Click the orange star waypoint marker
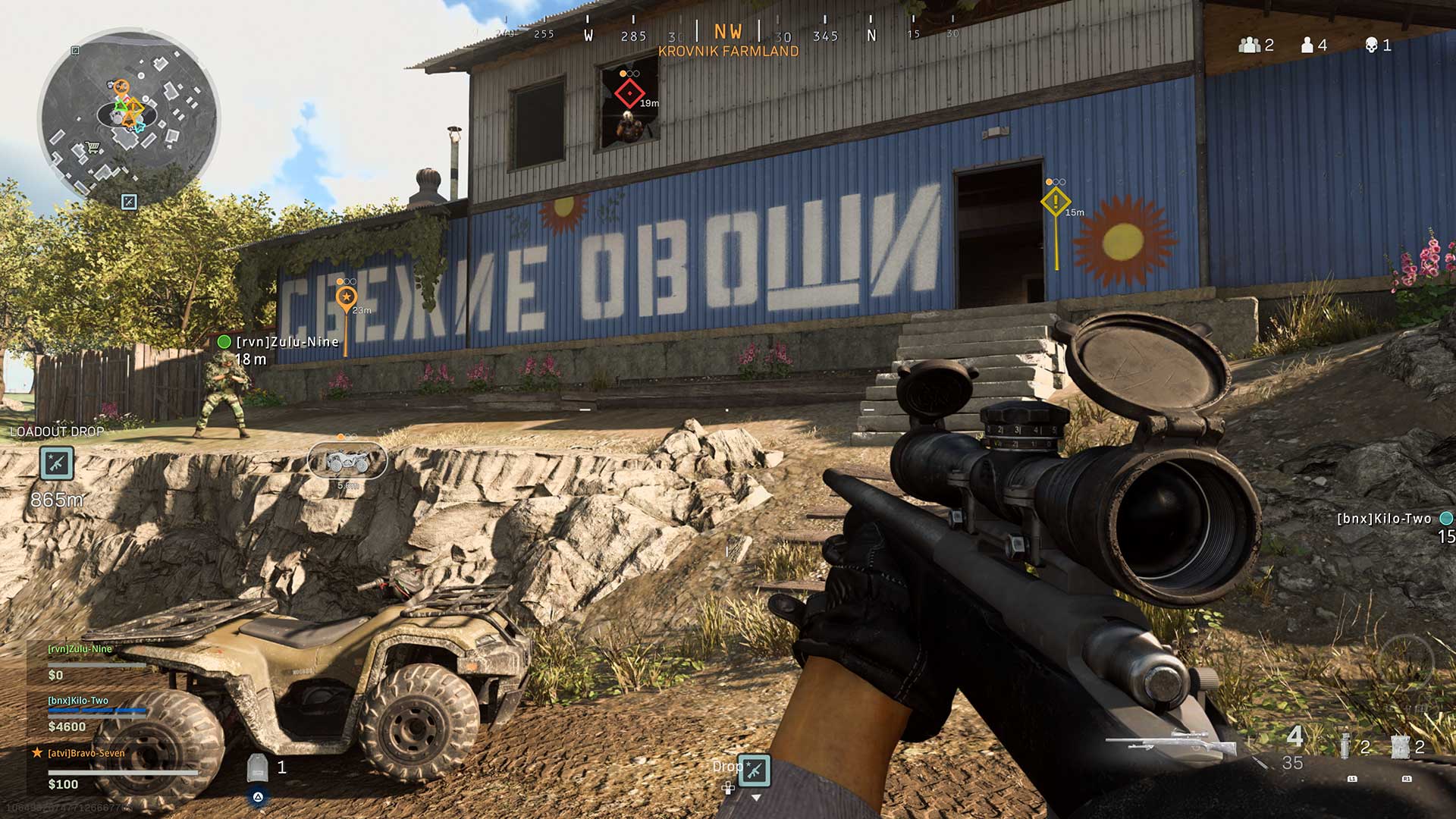 pos(346,297)
